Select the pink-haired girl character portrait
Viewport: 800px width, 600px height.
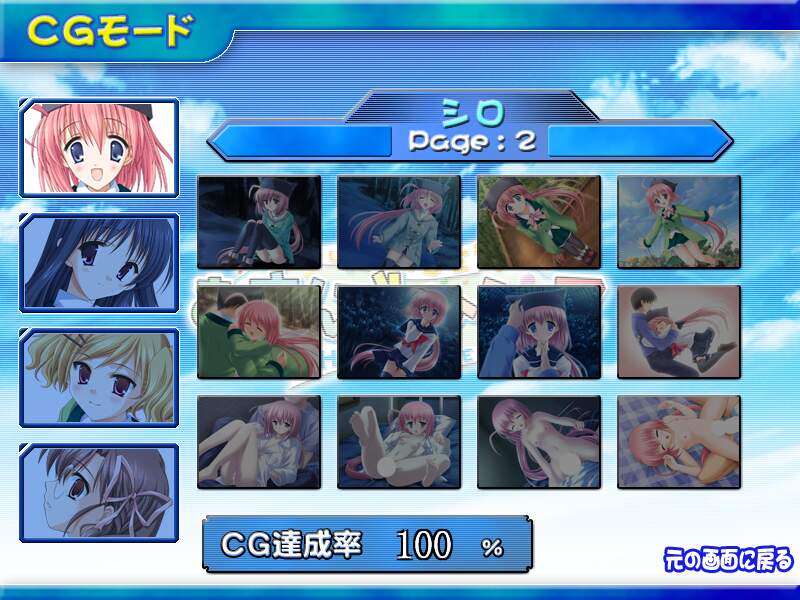pos(99,146)
